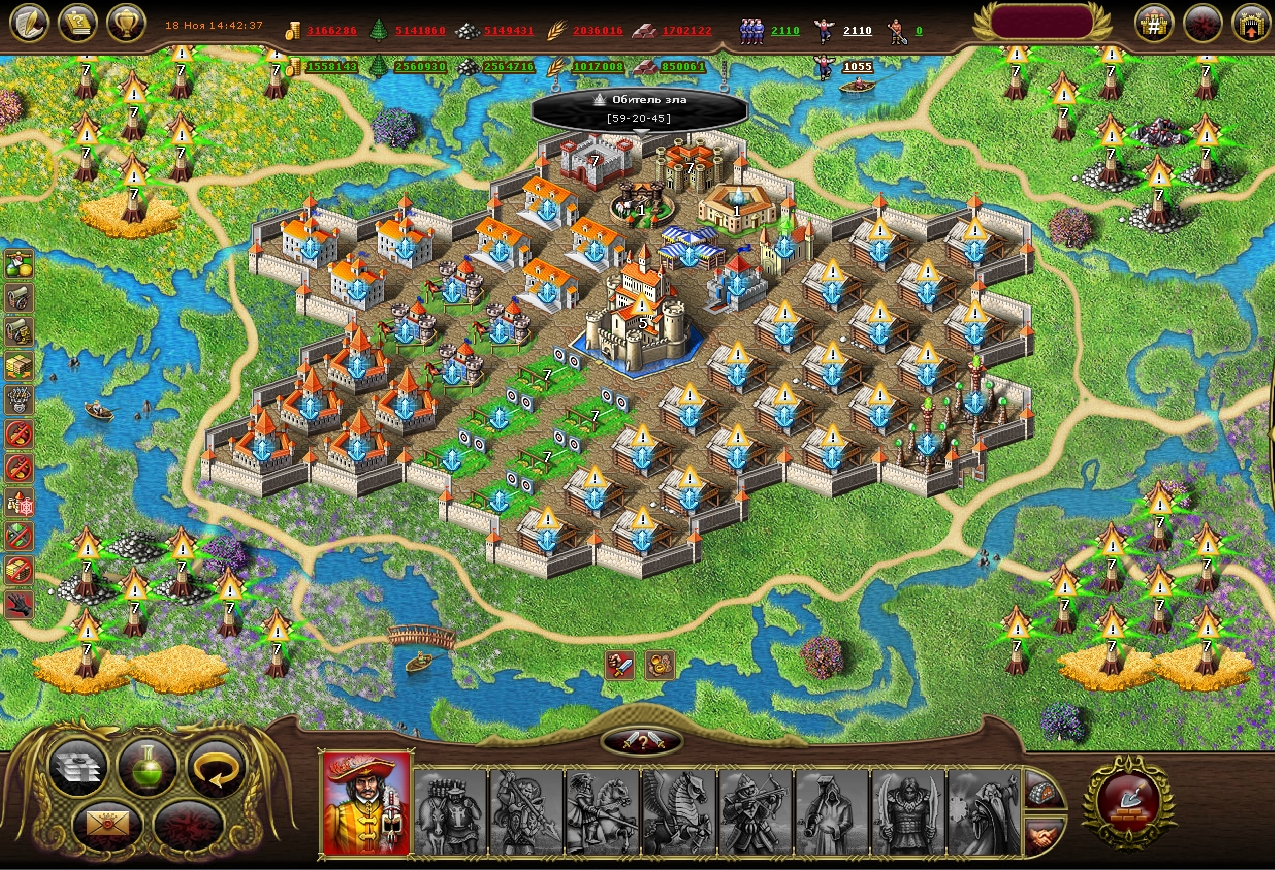
Task: Click the green potion button
Action: (x=147, y=767)
